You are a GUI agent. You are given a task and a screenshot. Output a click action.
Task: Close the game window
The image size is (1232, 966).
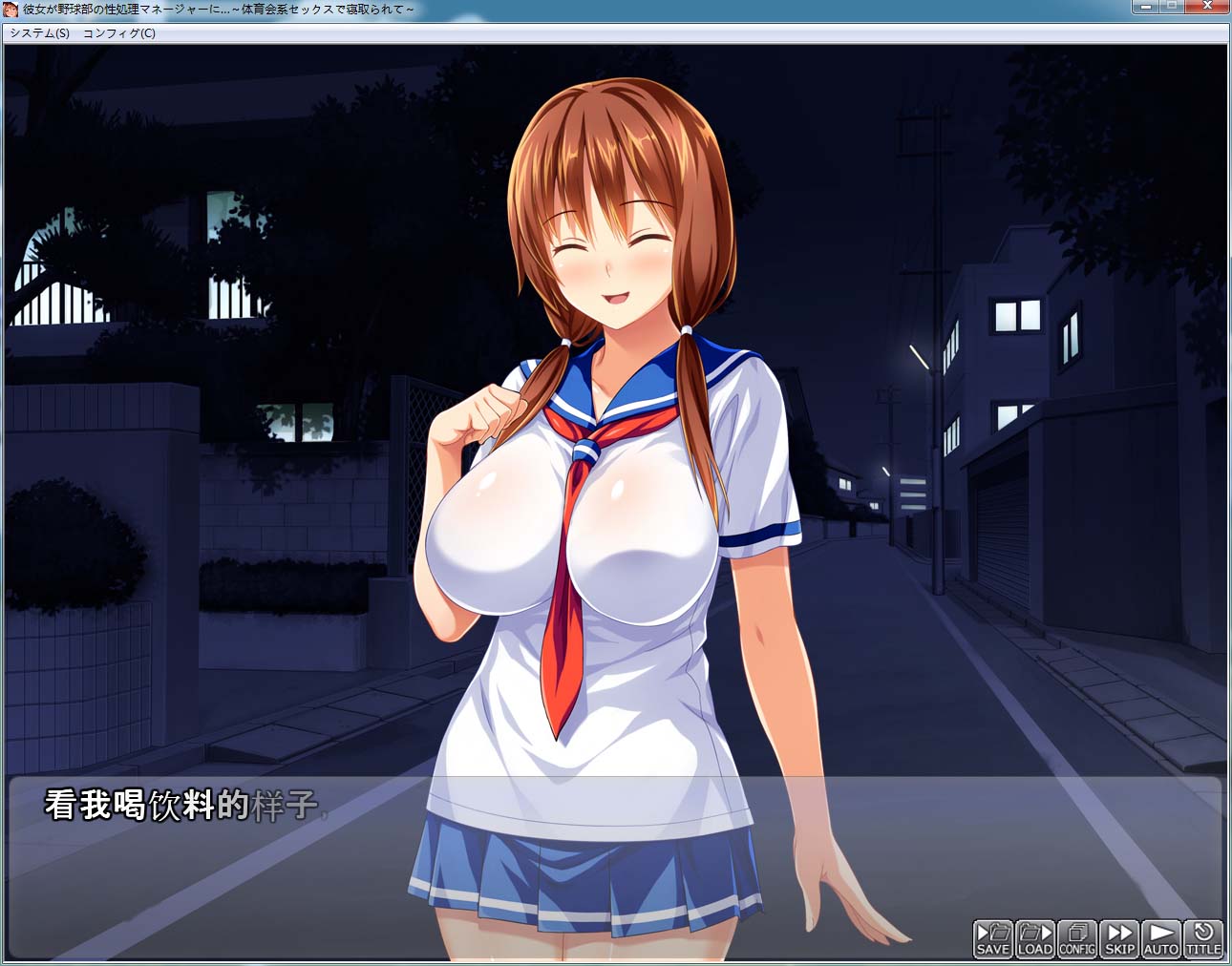coord(1207,7)
